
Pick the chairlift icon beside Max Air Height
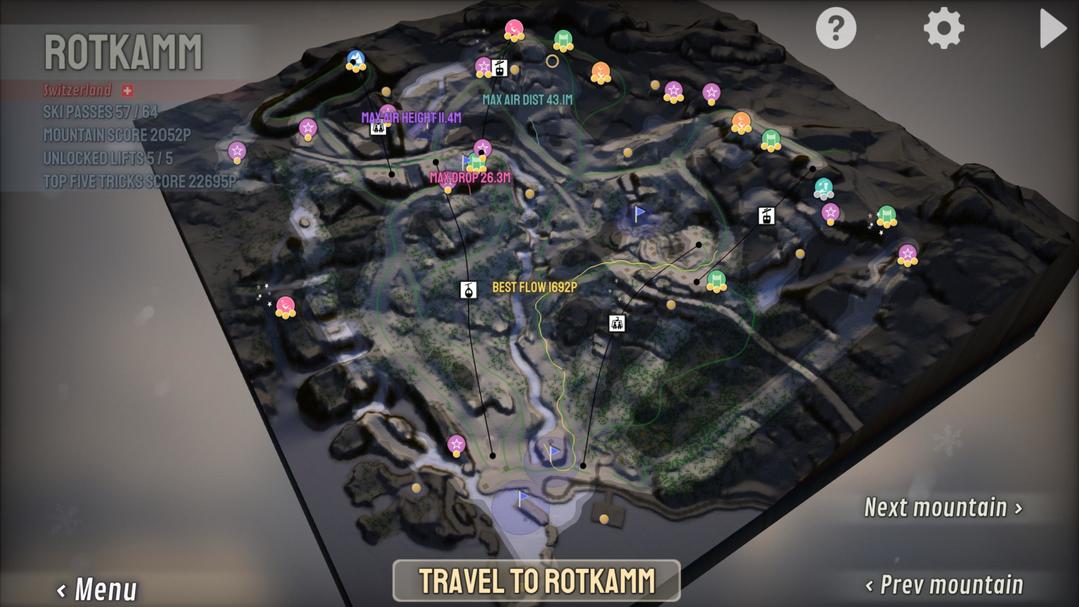click(x=378, y=128)
